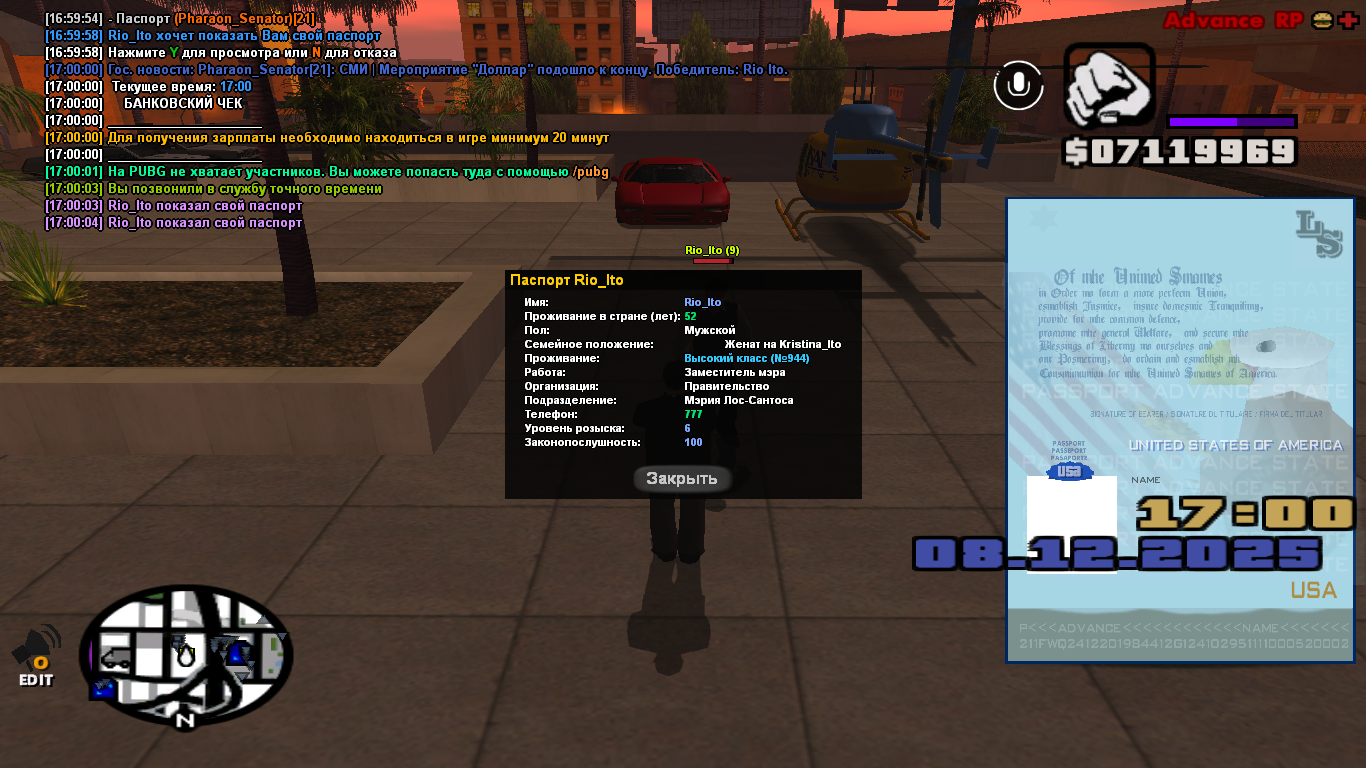Click the North marker on the minimap

(184, 719)
